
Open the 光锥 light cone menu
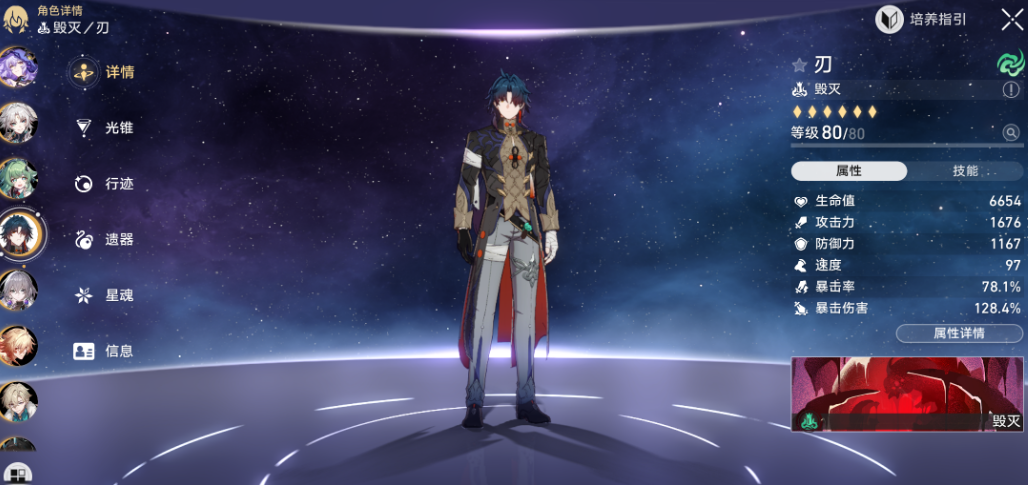pos(103,128)
